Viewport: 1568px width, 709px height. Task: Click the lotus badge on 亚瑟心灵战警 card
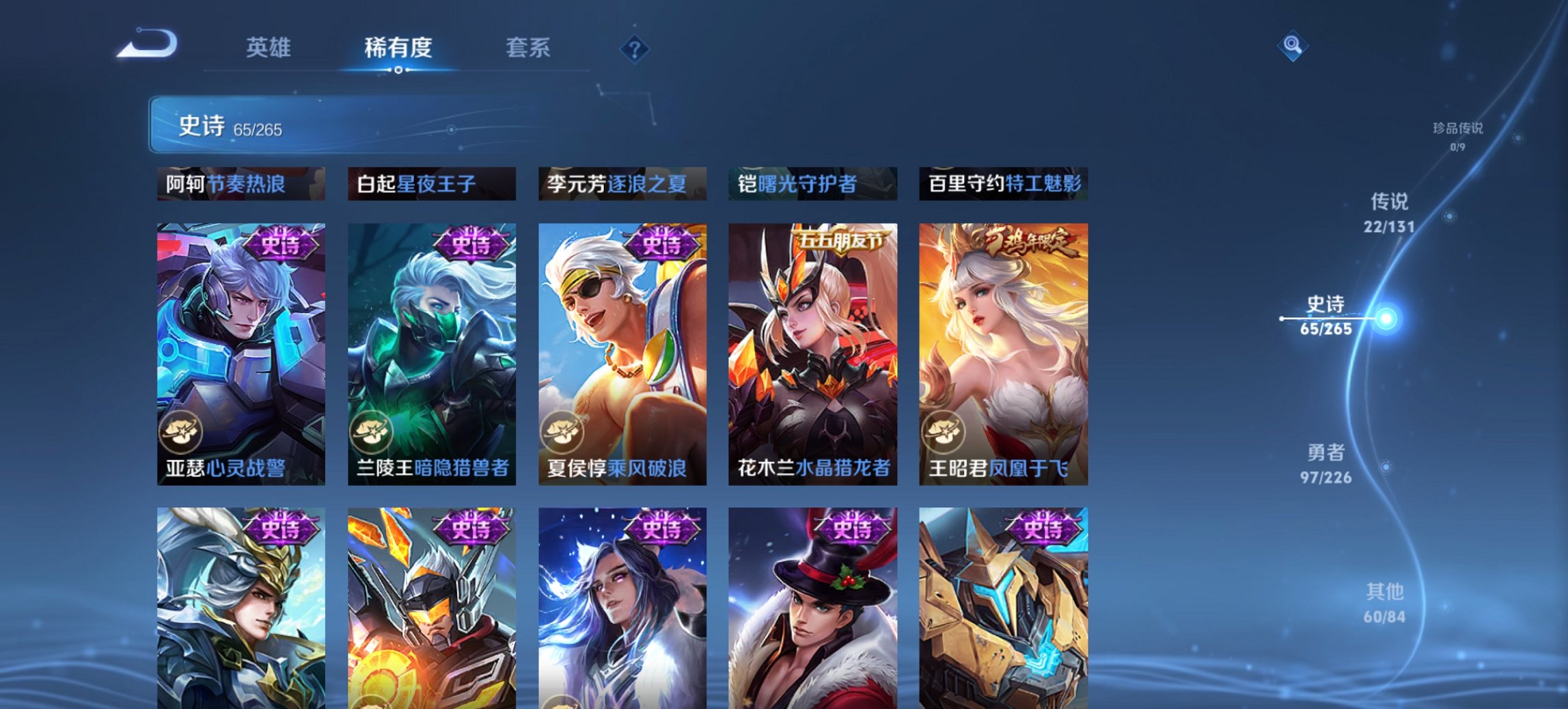coord(183,430)
